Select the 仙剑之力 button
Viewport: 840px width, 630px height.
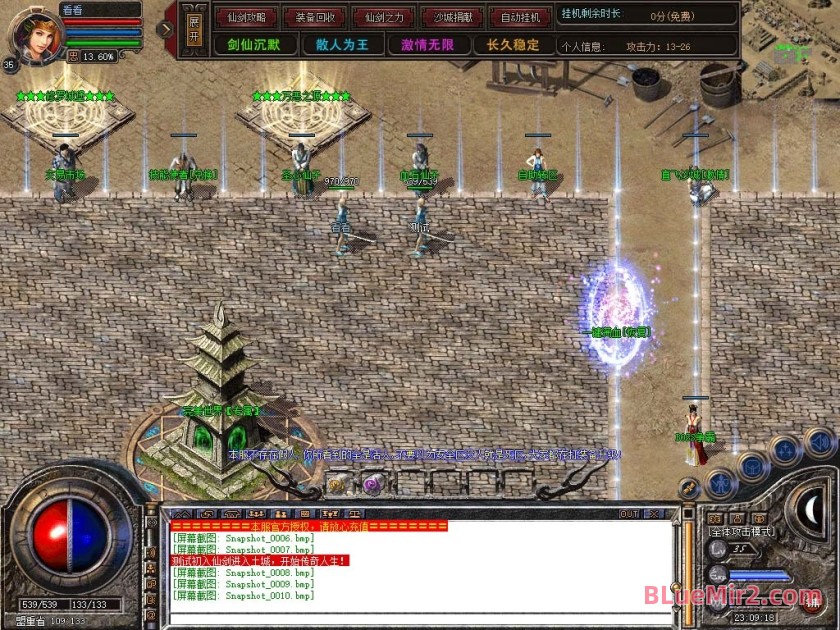pyautogui.click(x=385, y=17)
